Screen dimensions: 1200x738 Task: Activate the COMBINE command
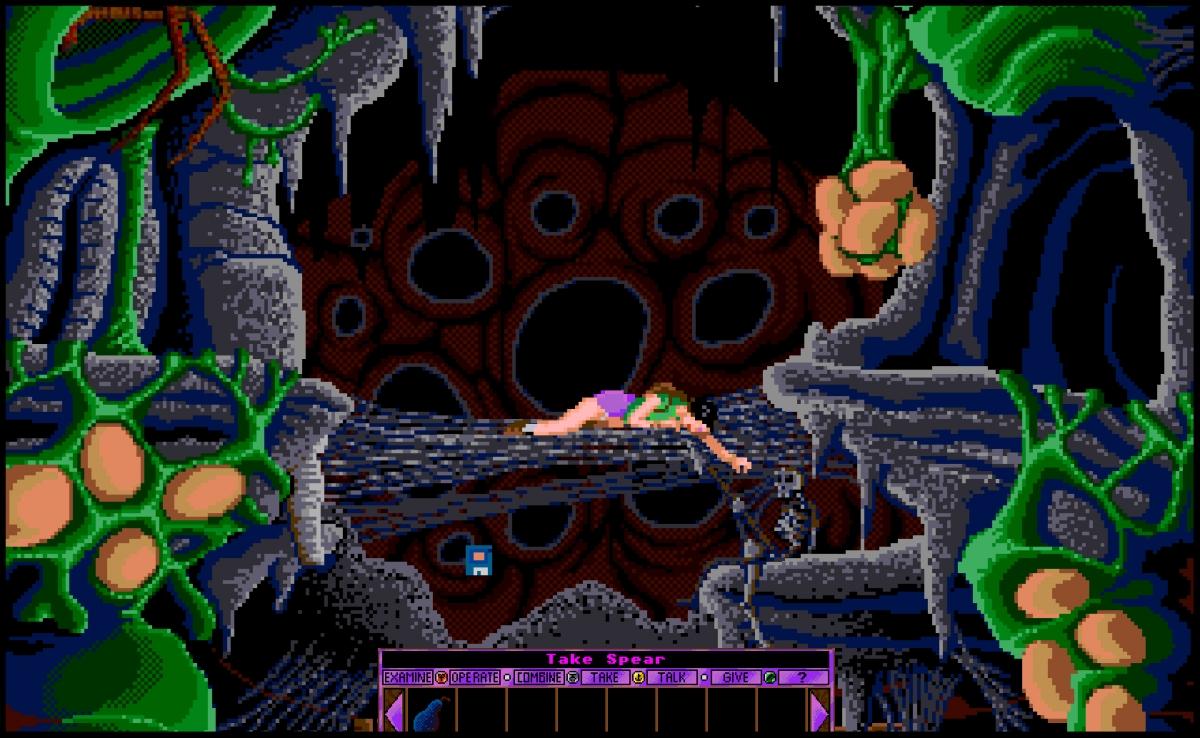pyautogui.click(x=540, y=677)
